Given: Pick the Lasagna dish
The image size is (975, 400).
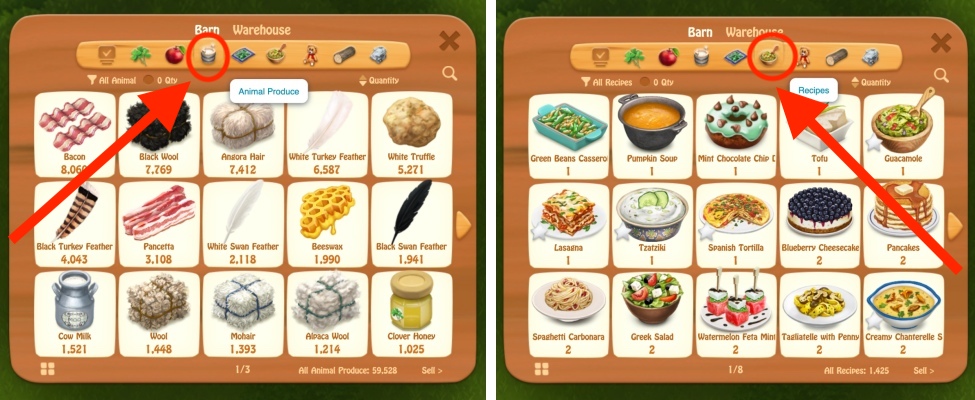Looking at the screenshot, I should click(568, 222).
